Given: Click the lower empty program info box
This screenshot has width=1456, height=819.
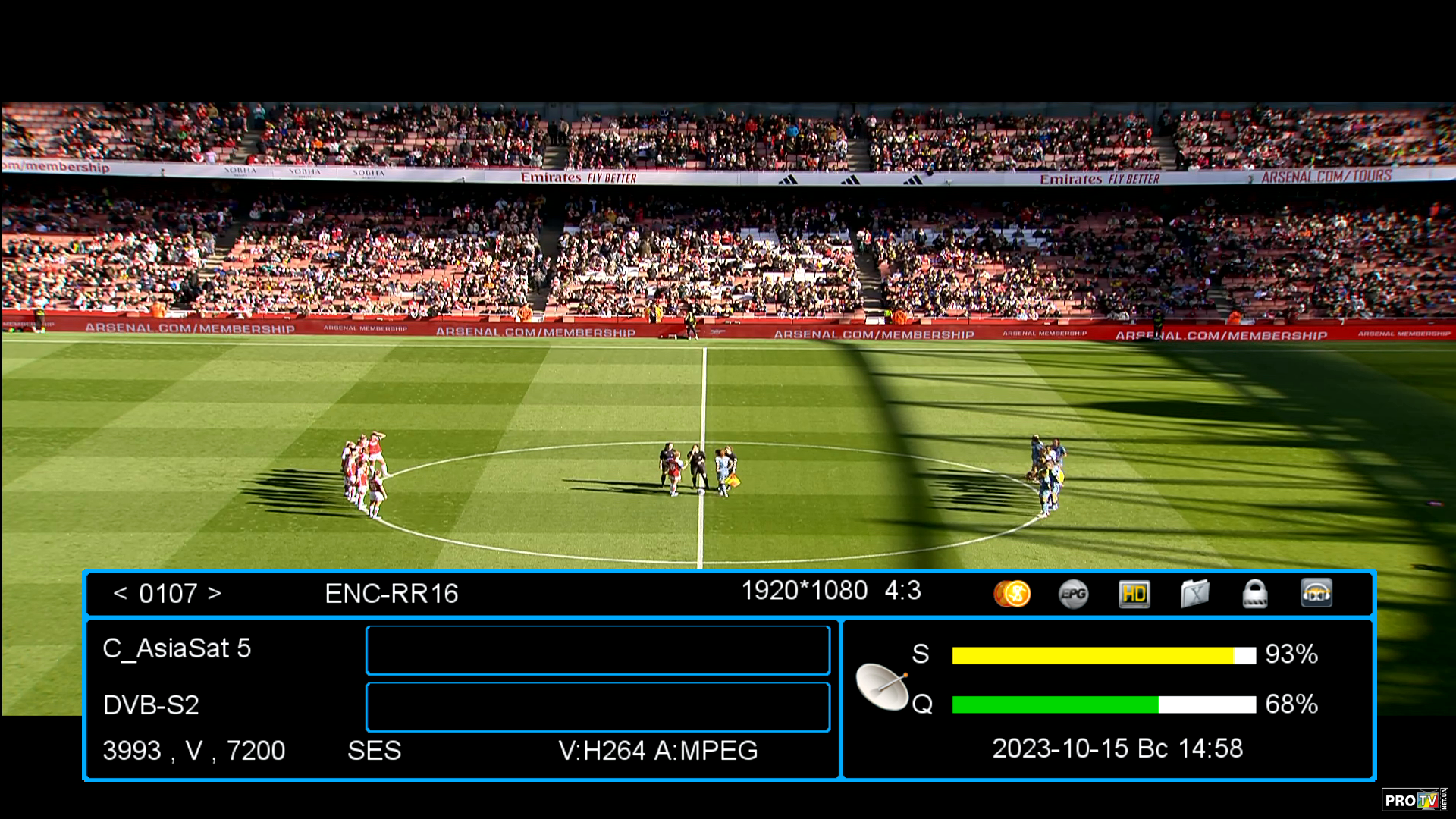Looking at the screenshot, I should (x=598, y=707).
